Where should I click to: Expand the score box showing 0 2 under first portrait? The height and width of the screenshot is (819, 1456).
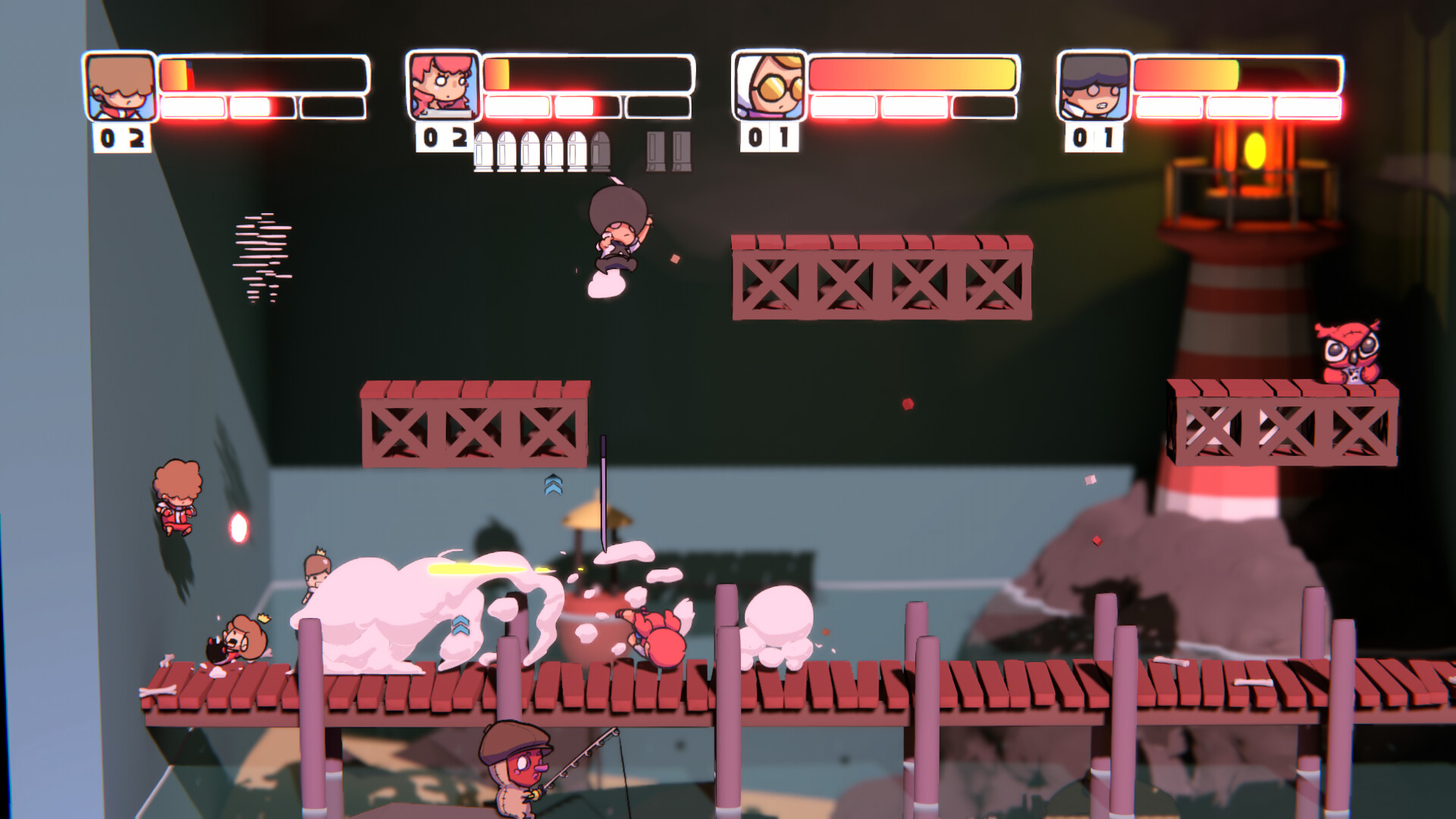click(120, 139)
